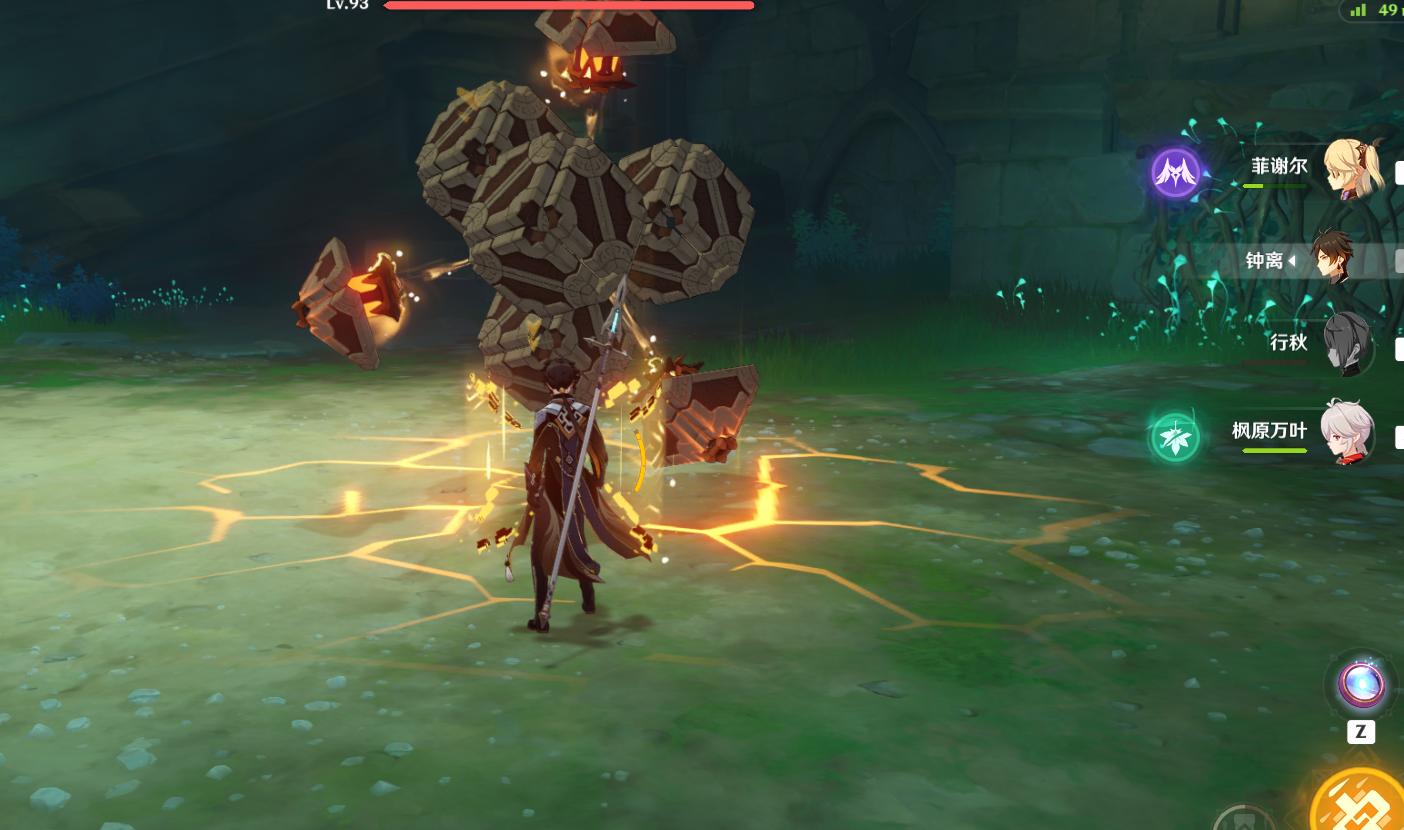The image size is (1404, 830).
Task: Select 钟离 in the party list
Action: click(1332, 259)
